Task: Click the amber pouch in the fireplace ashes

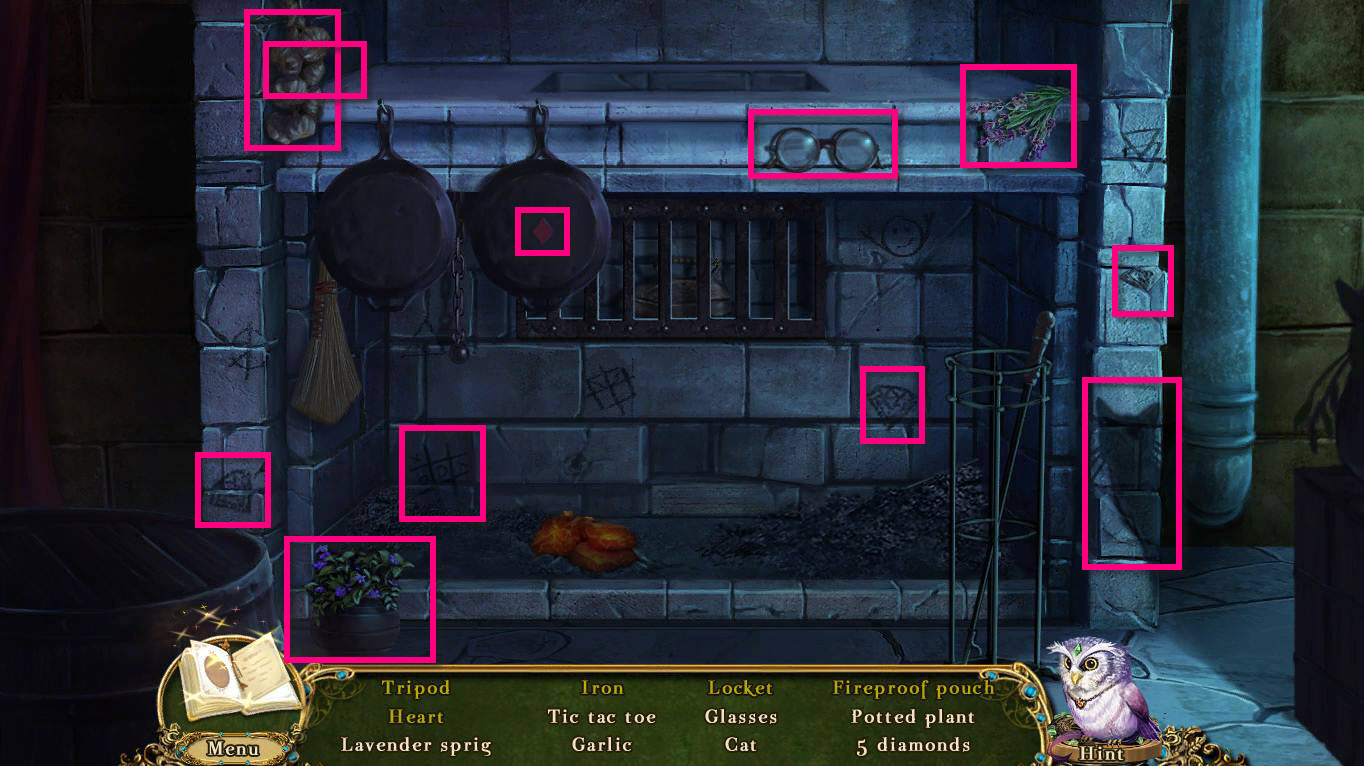Action: pos(585,537)
